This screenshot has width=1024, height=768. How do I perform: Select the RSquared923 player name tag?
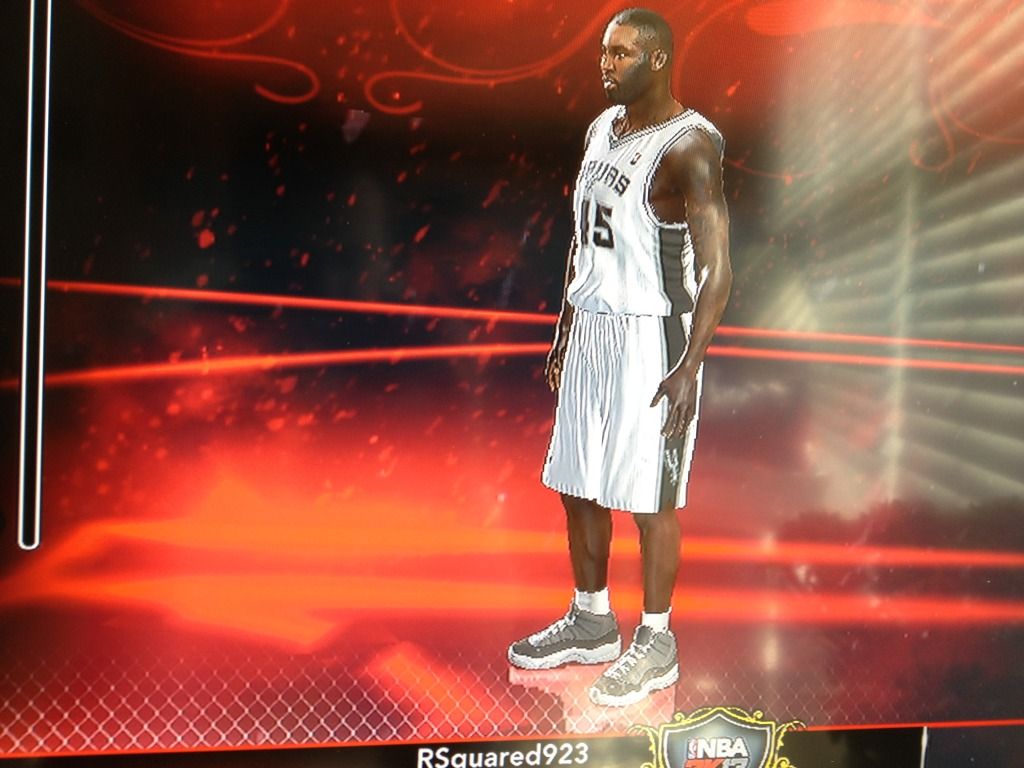tap(502, 754)
